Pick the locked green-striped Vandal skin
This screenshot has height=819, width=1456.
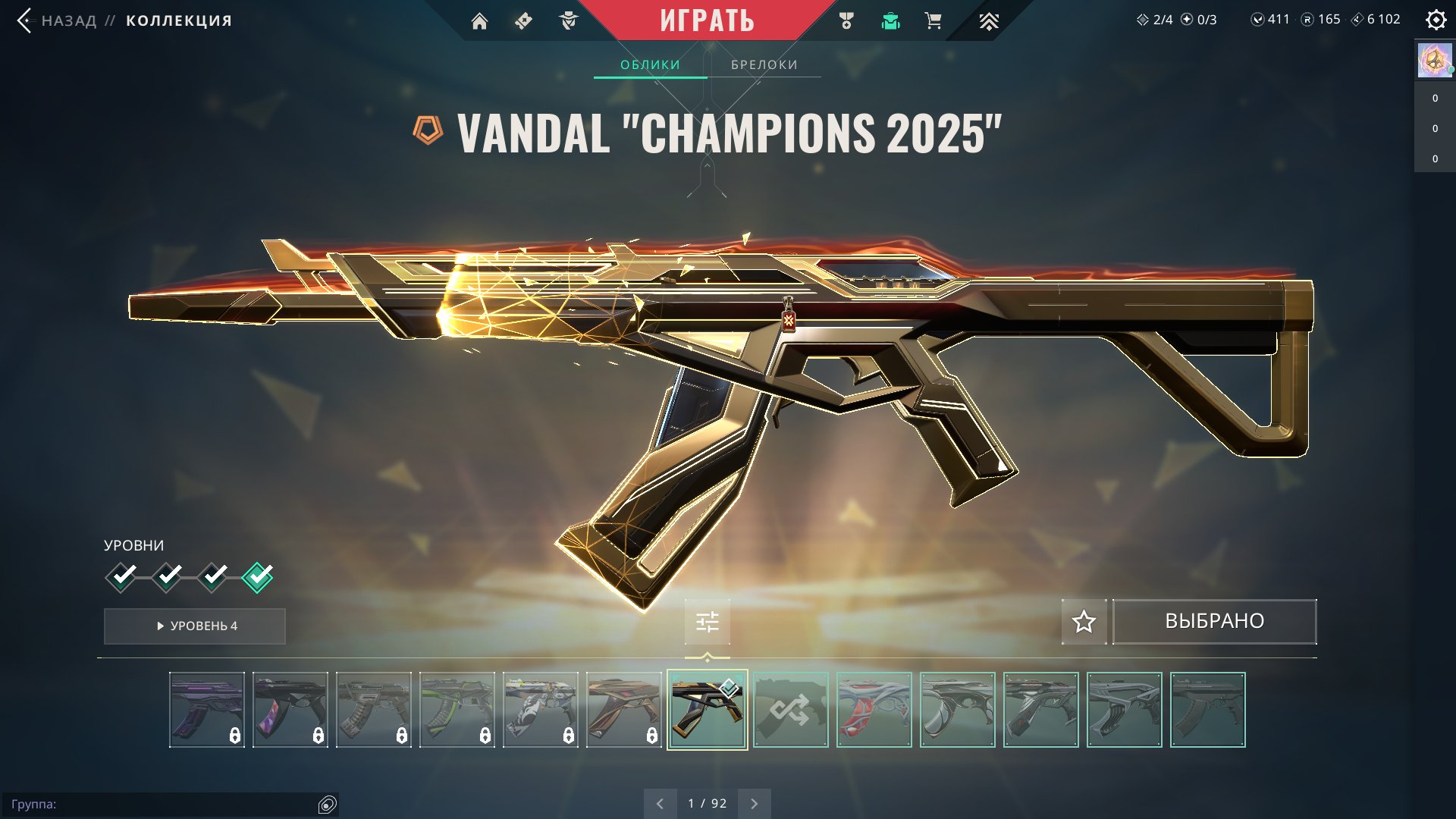pyautogui.click(x=457, y=710)
